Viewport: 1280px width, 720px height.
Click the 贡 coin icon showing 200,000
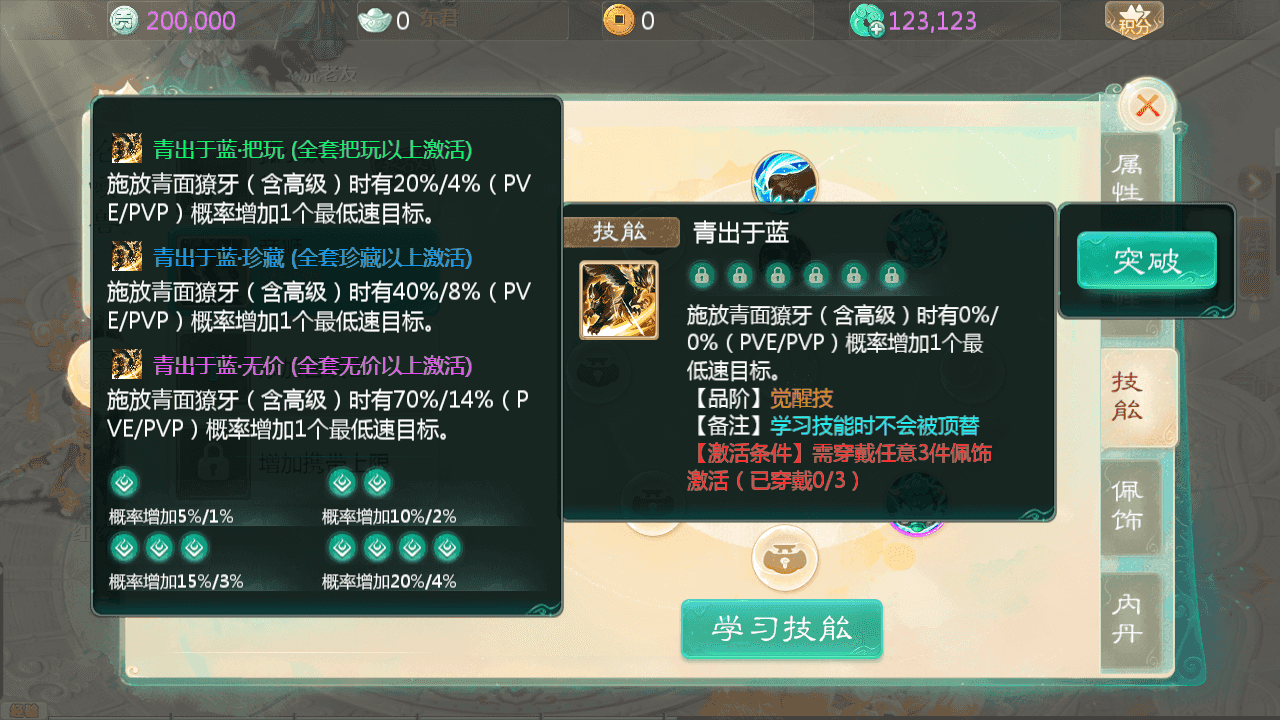[124, 19]
